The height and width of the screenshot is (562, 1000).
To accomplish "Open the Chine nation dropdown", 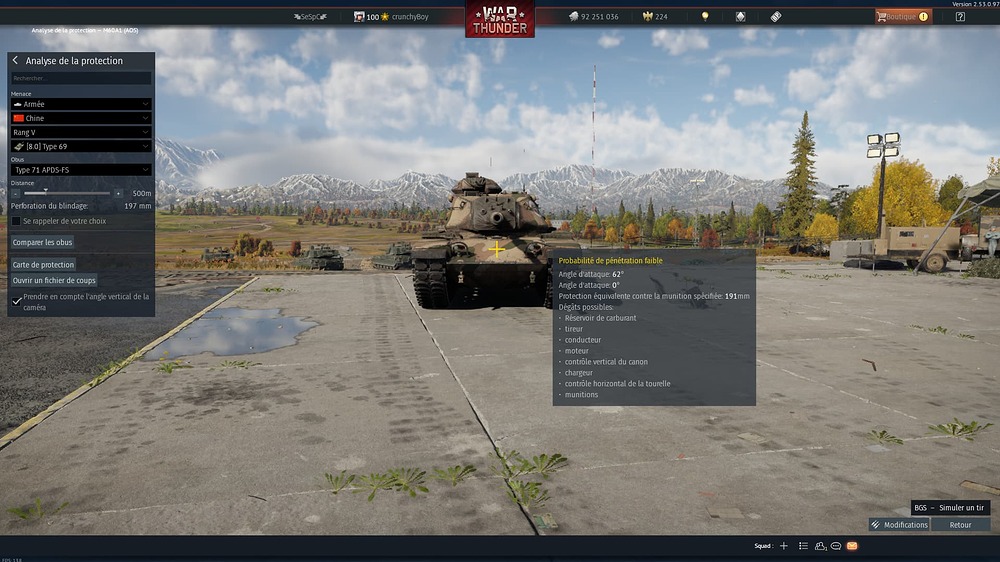I will tap(81, 118).
